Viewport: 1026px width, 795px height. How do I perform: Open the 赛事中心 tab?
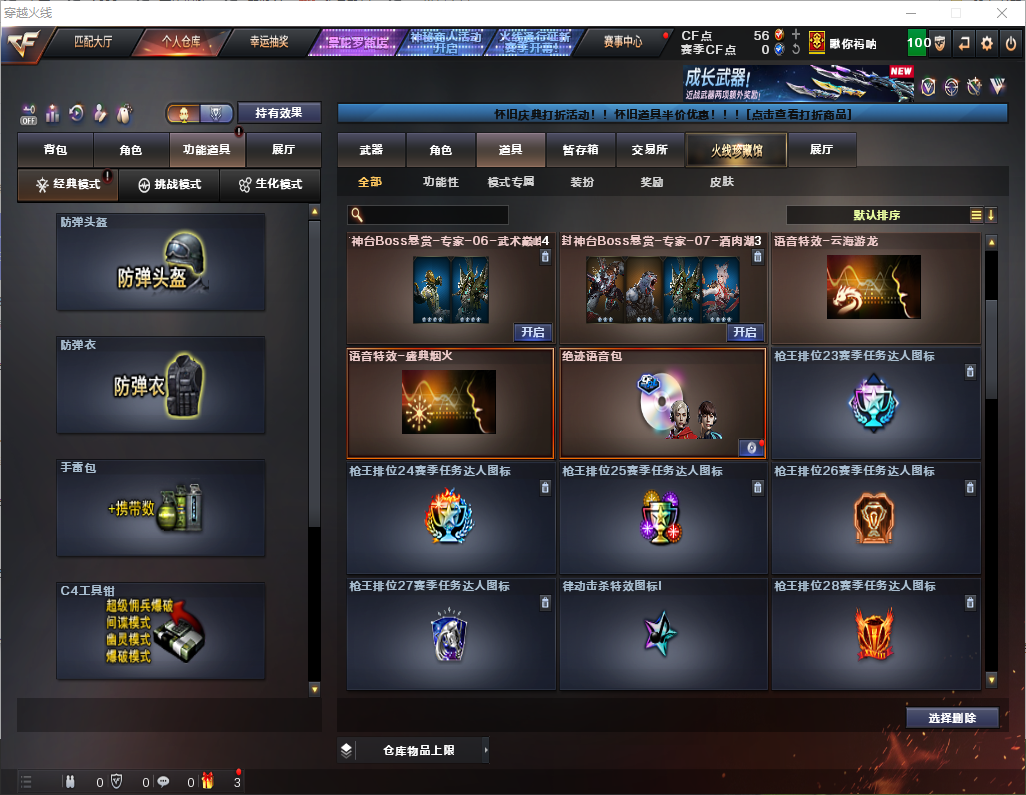(x=623, y=42)
